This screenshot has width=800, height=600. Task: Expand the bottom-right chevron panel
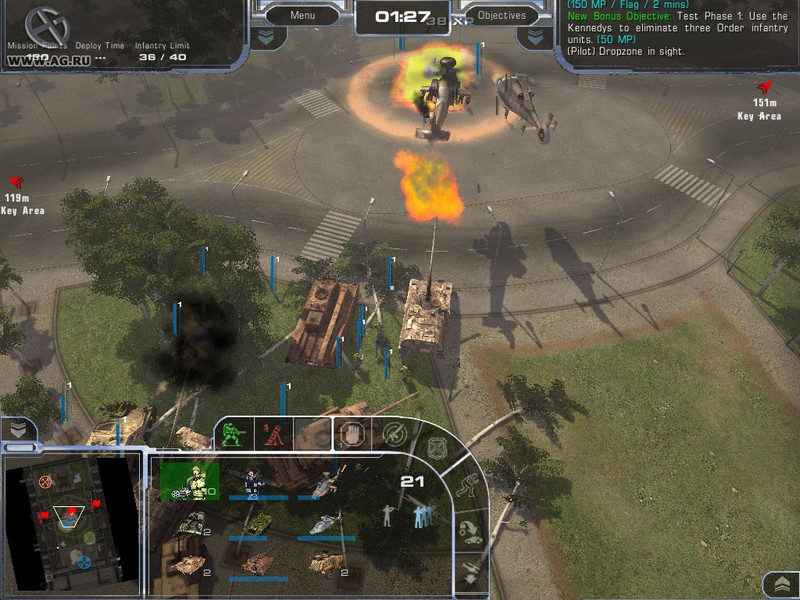click(778, 584)
